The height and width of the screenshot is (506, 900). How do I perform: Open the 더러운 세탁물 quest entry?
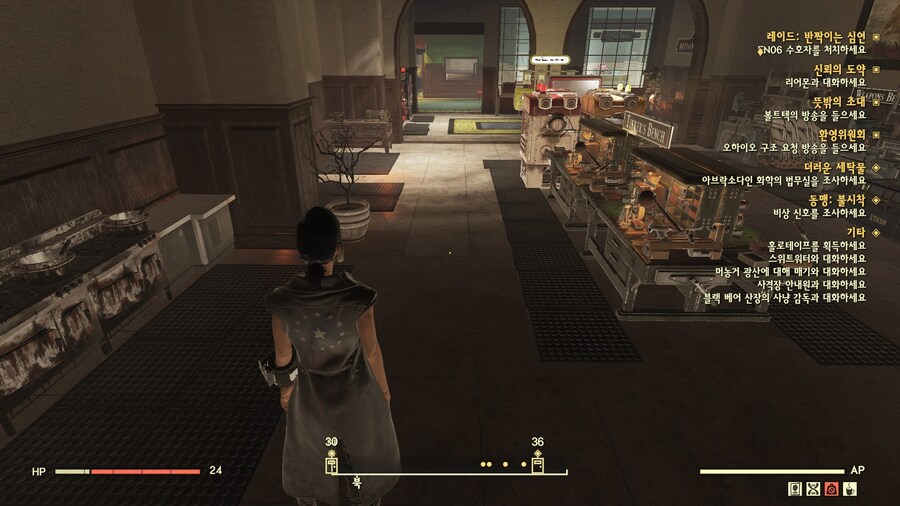(x=834, y=167)
